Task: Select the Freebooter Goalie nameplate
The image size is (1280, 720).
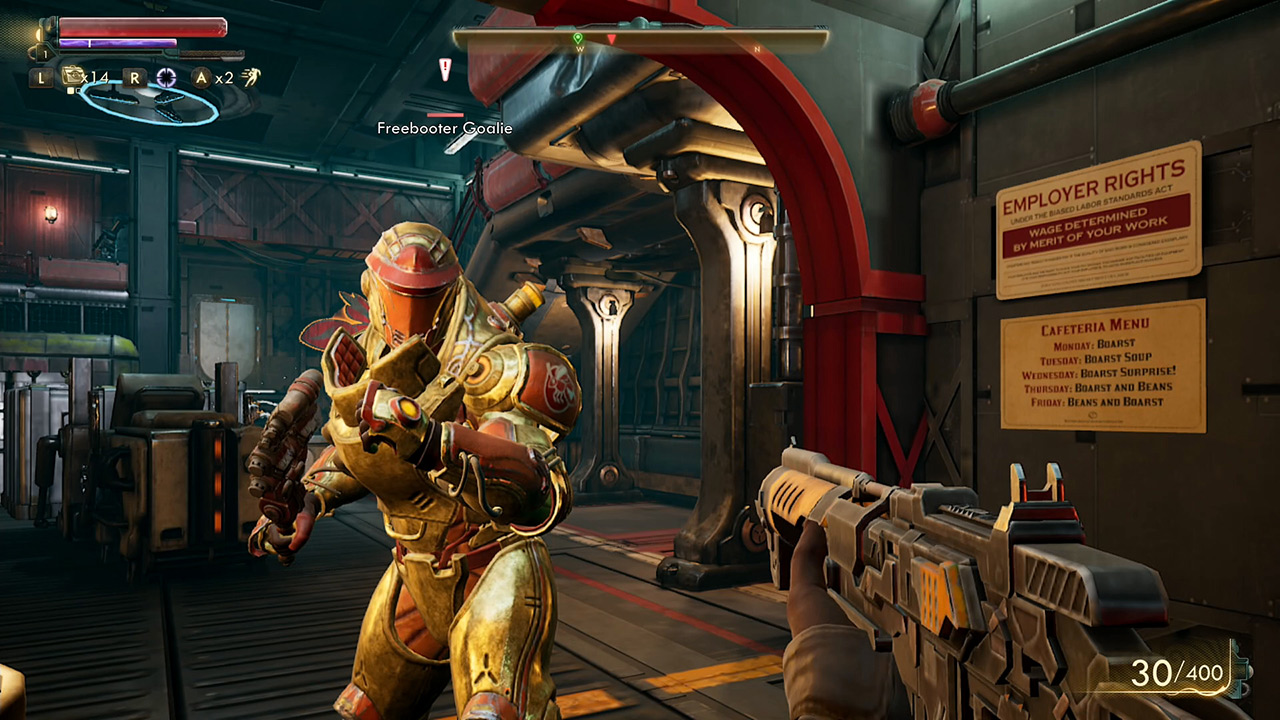Action: coord(443,128)
